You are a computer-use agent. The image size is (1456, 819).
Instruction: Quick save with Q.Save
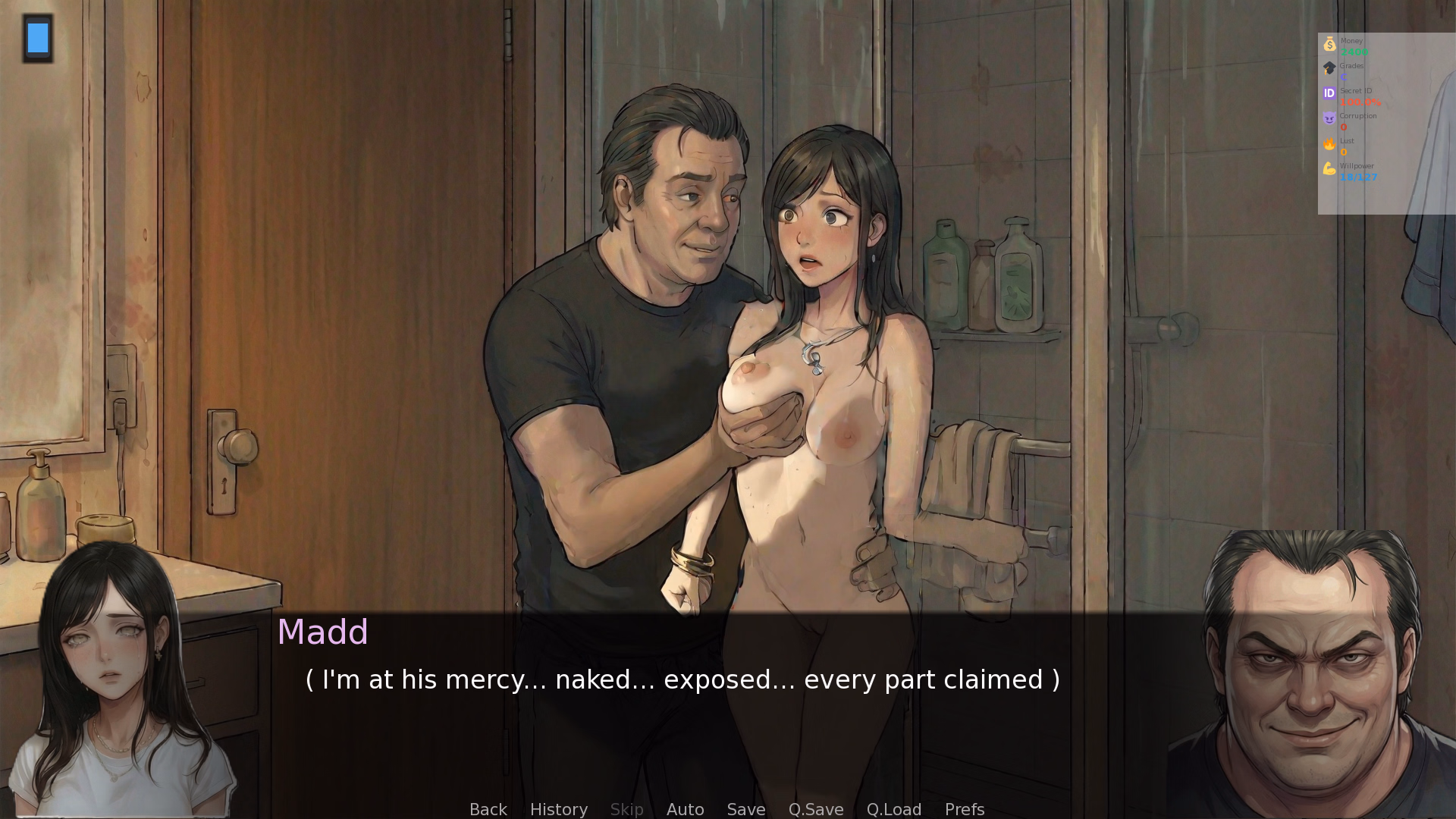coord(815,809)
